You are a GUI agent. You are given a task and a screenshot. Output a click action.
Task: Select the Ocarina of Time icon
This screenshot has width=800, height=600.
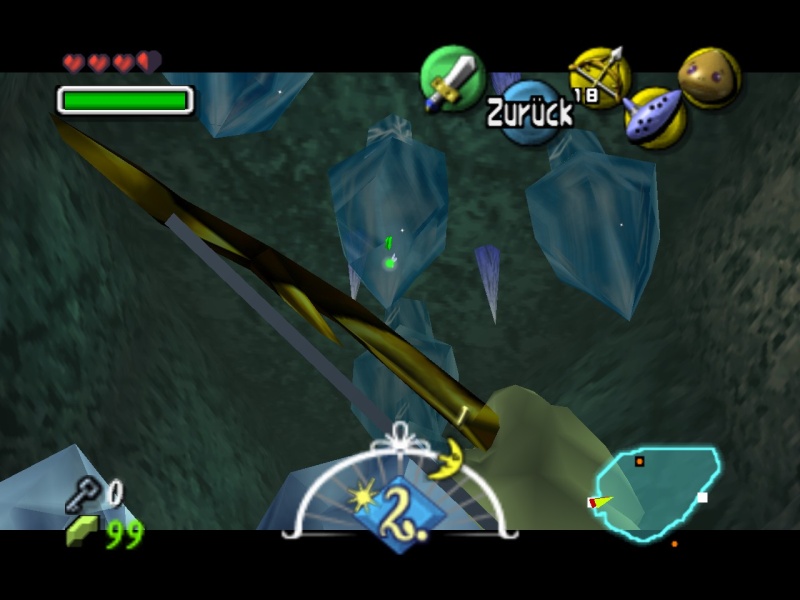[655, 117]
